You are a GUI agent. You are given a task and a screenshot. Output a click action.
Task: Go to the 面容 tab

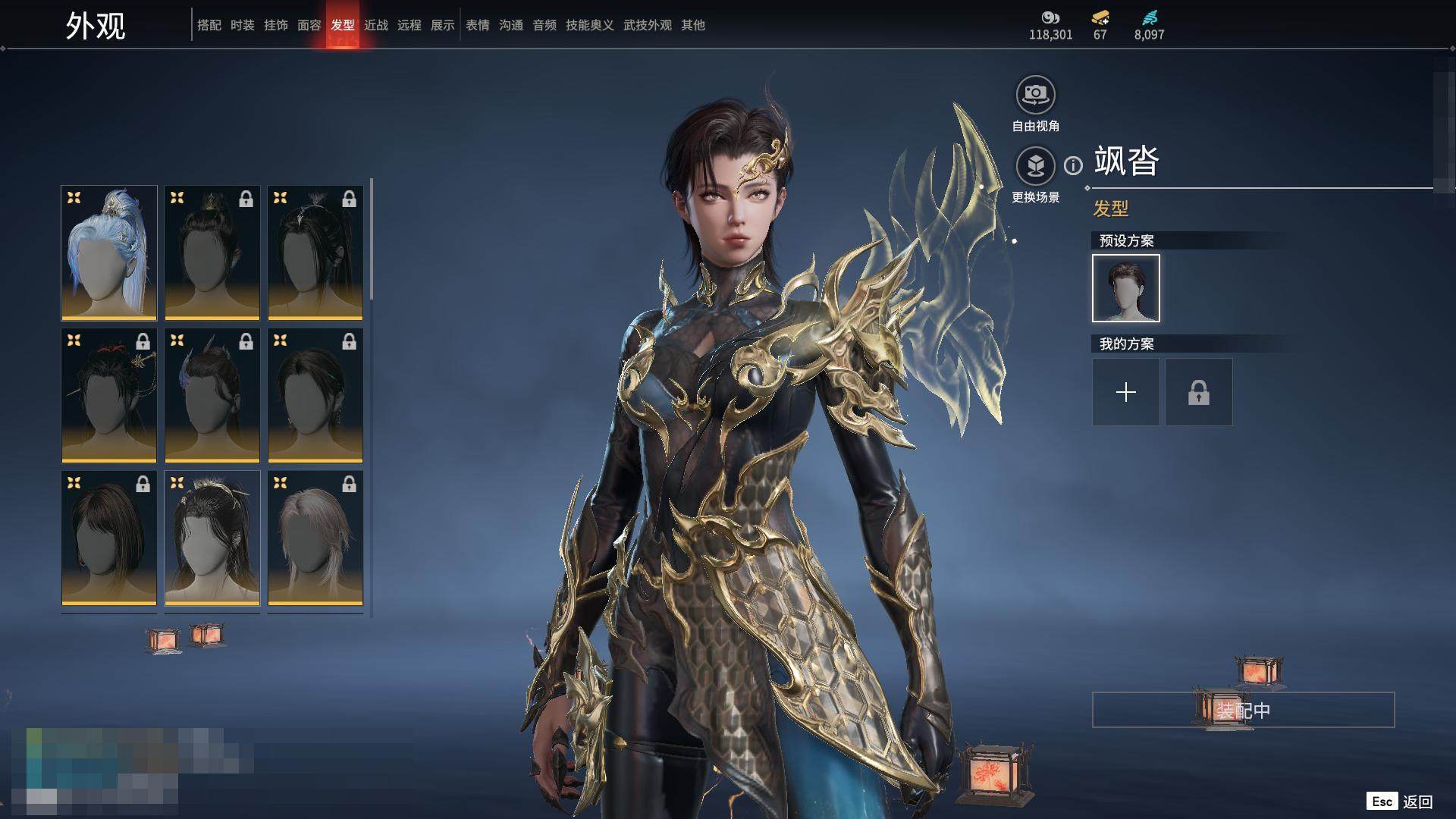pyautogui.click(x=309, y=25)
